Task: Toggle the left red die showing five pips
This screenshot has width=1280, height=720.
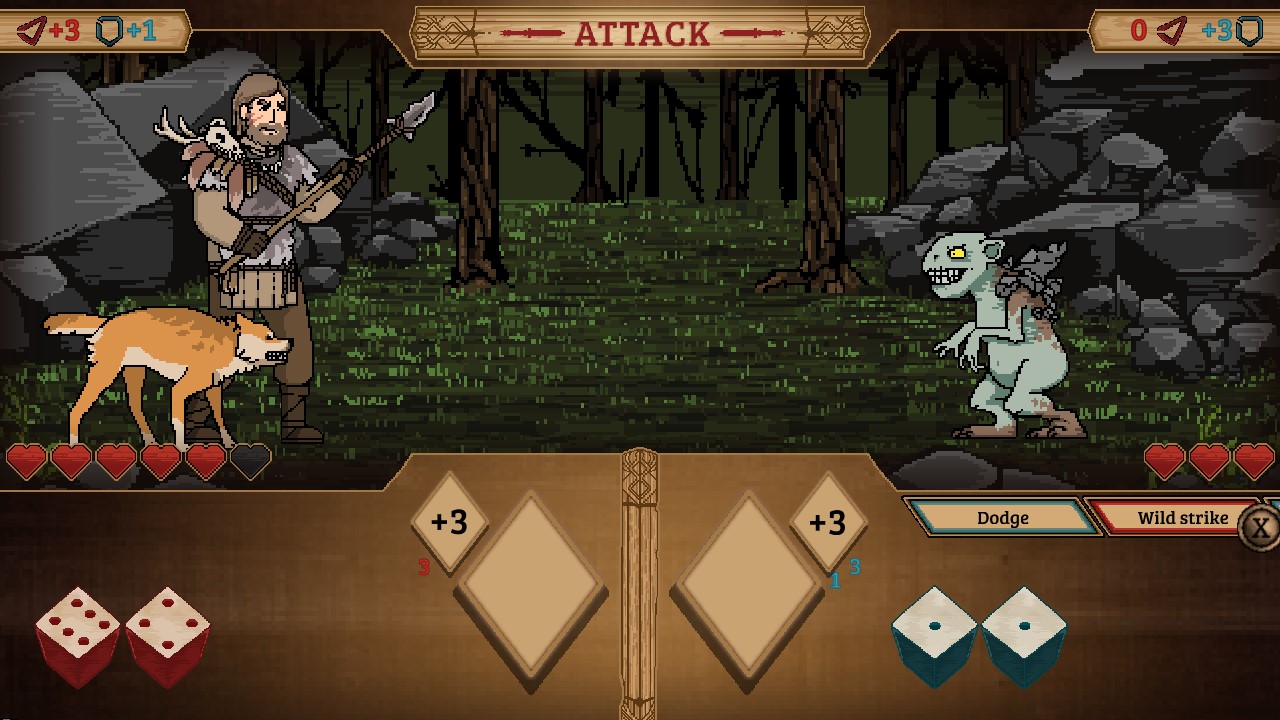Action: 75,630
